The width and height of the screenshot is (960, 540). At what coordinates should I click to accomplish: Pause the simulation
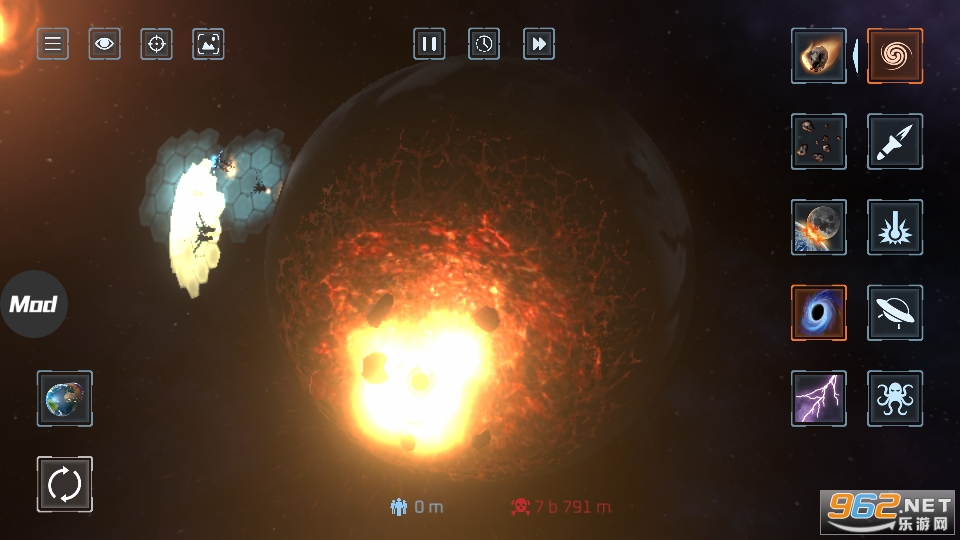coord(429,44)
